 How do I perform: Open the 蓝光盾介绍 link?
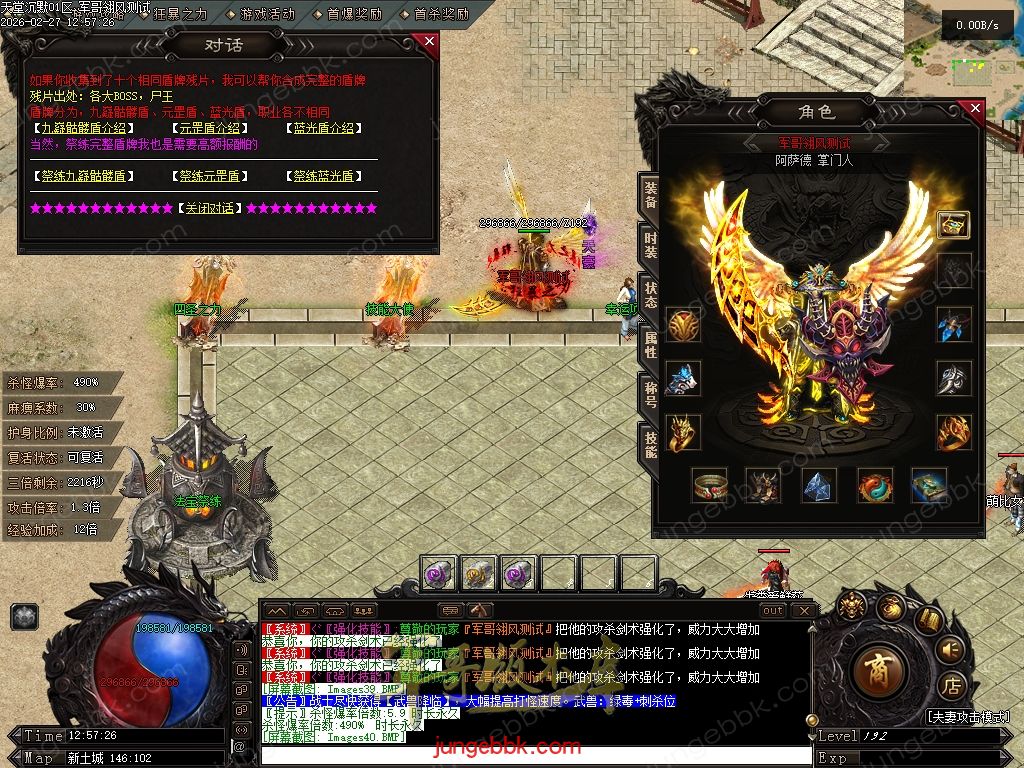(324, 128)
